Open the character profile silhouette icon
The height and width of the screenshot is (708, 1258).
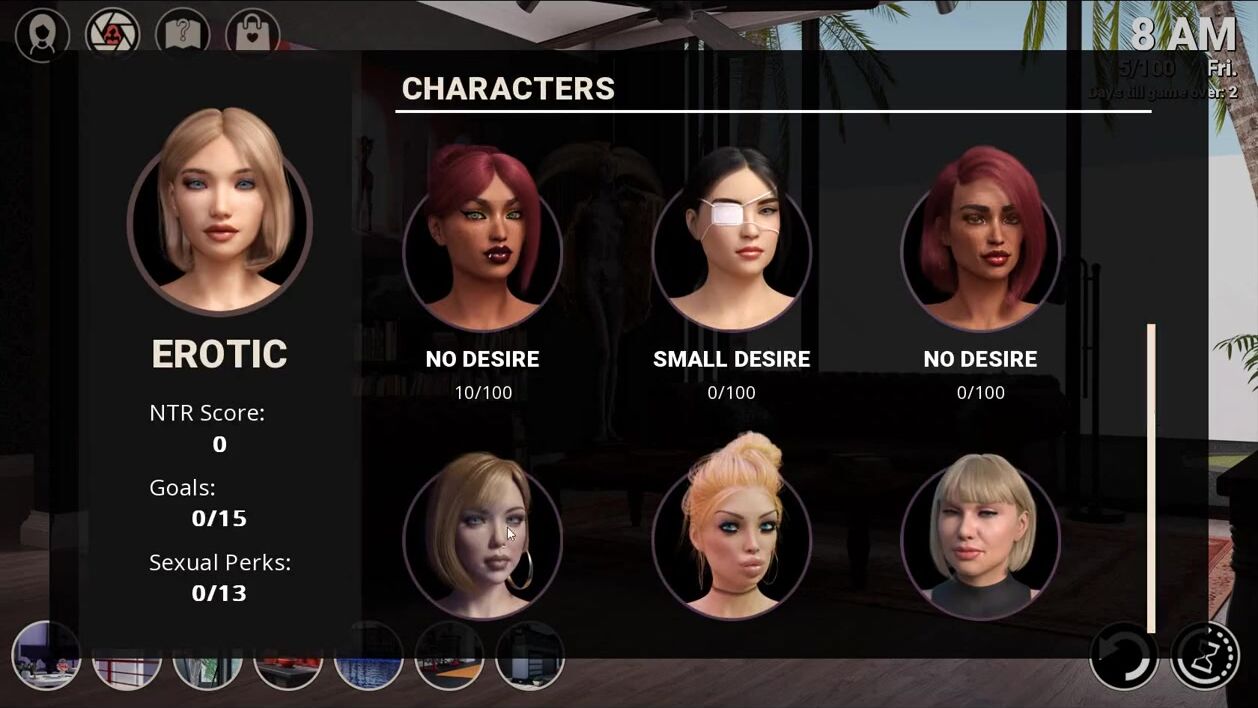pyautogui.click(x=42, y=35)
